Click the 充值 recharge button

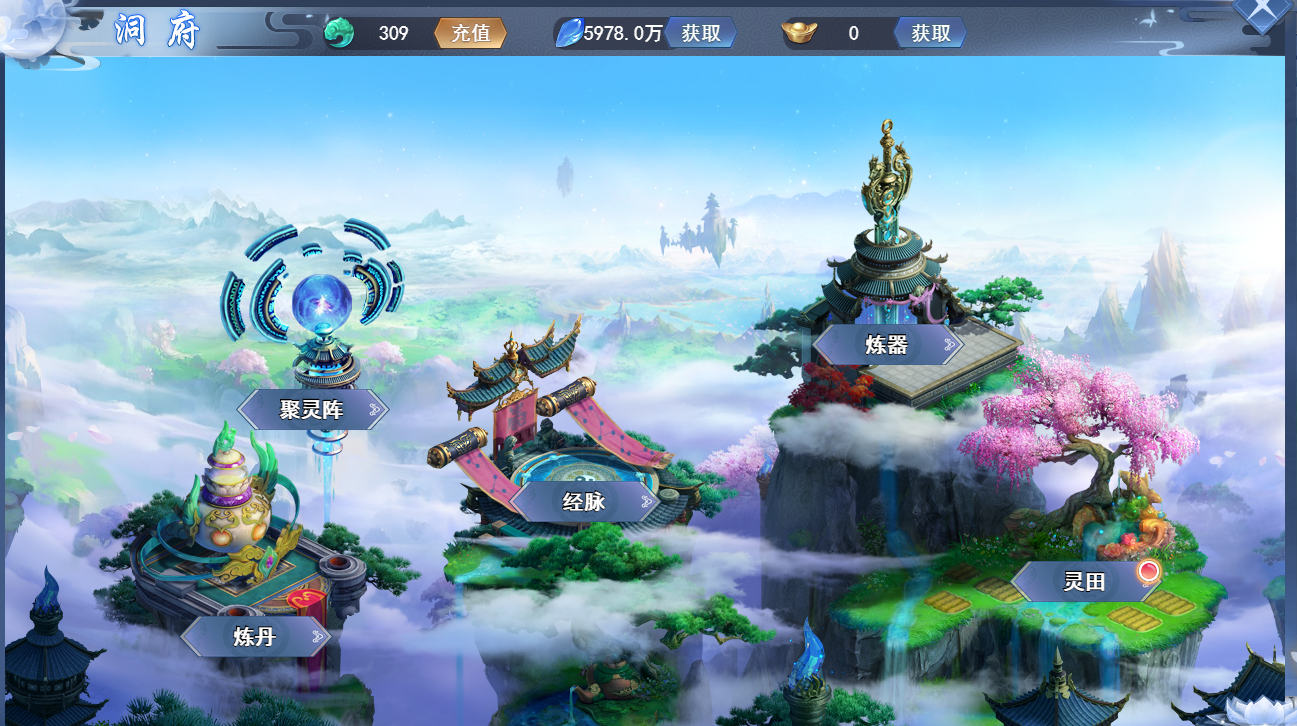tap(471, 33)
